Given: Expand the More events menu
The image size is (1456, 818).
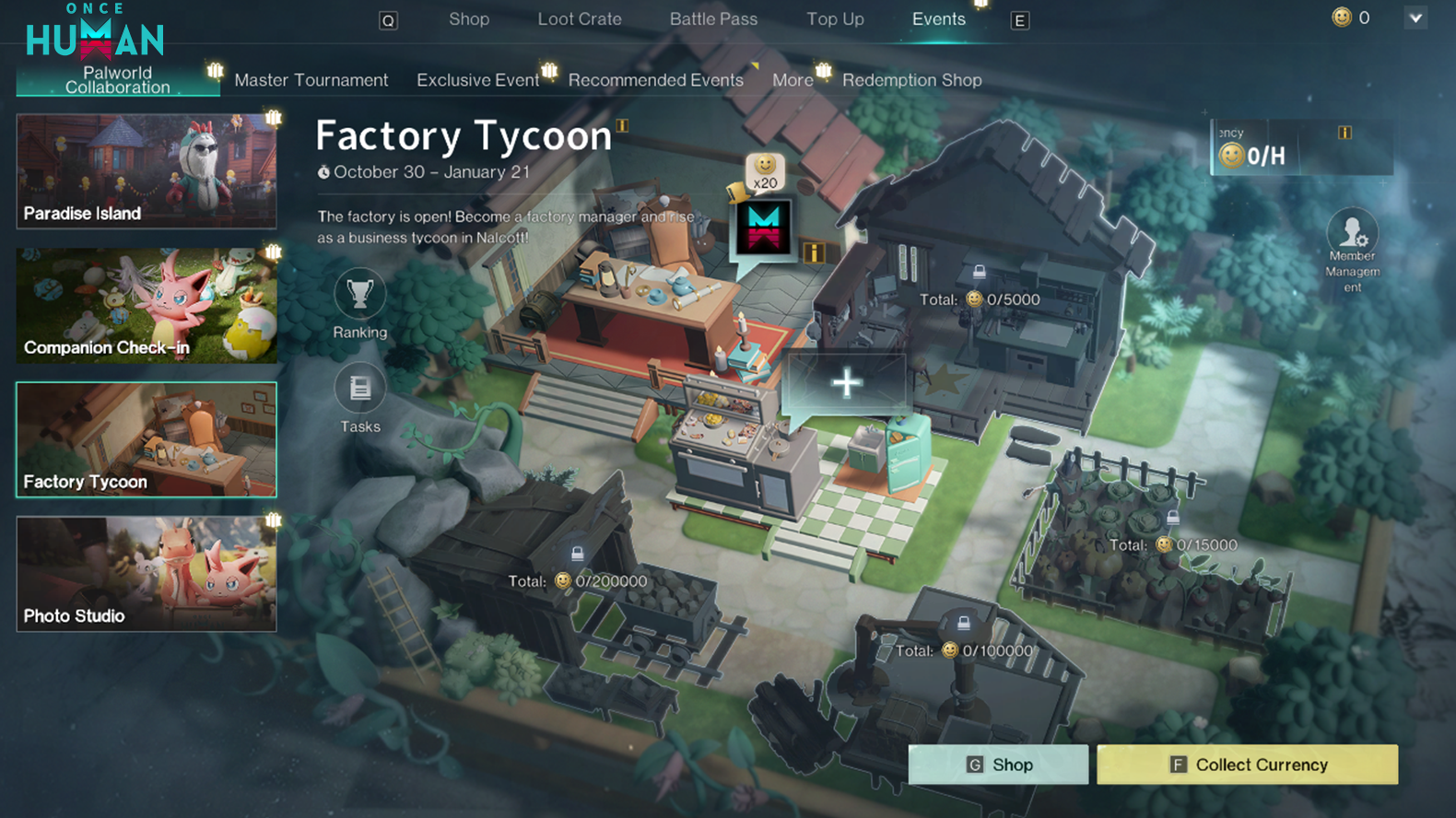Looking at the screenshot, I should (x=793, y=80).
